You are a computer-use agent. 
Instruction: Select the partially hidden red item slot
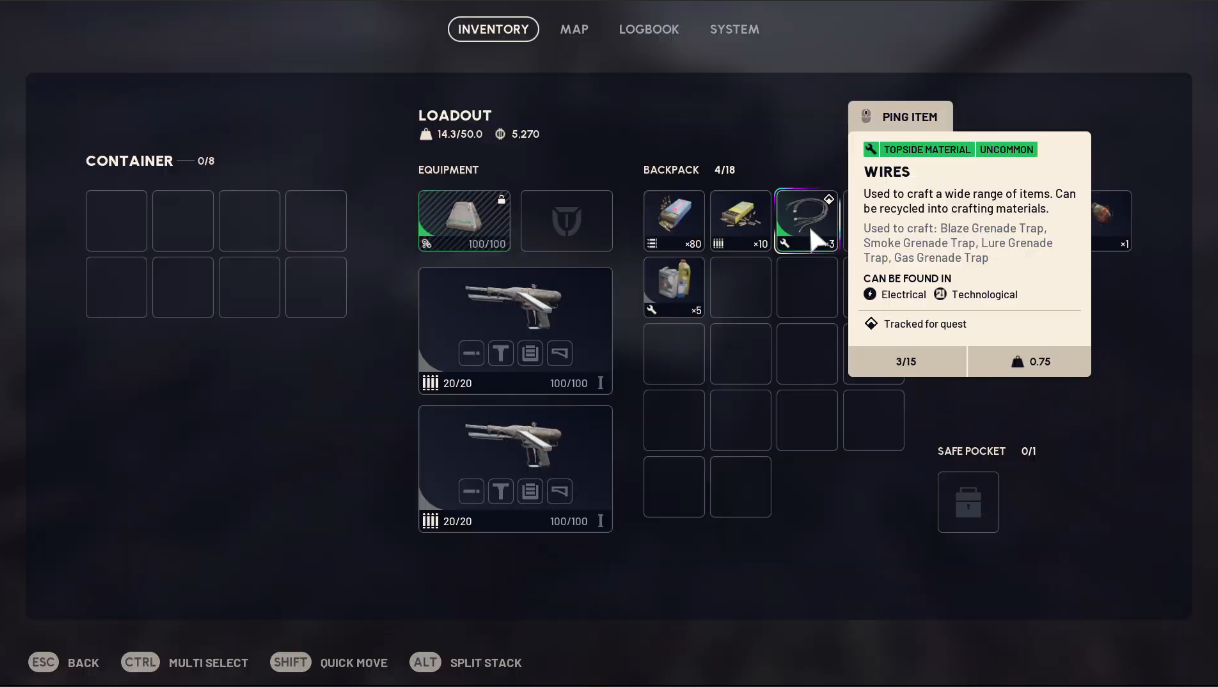[1111, 221]
